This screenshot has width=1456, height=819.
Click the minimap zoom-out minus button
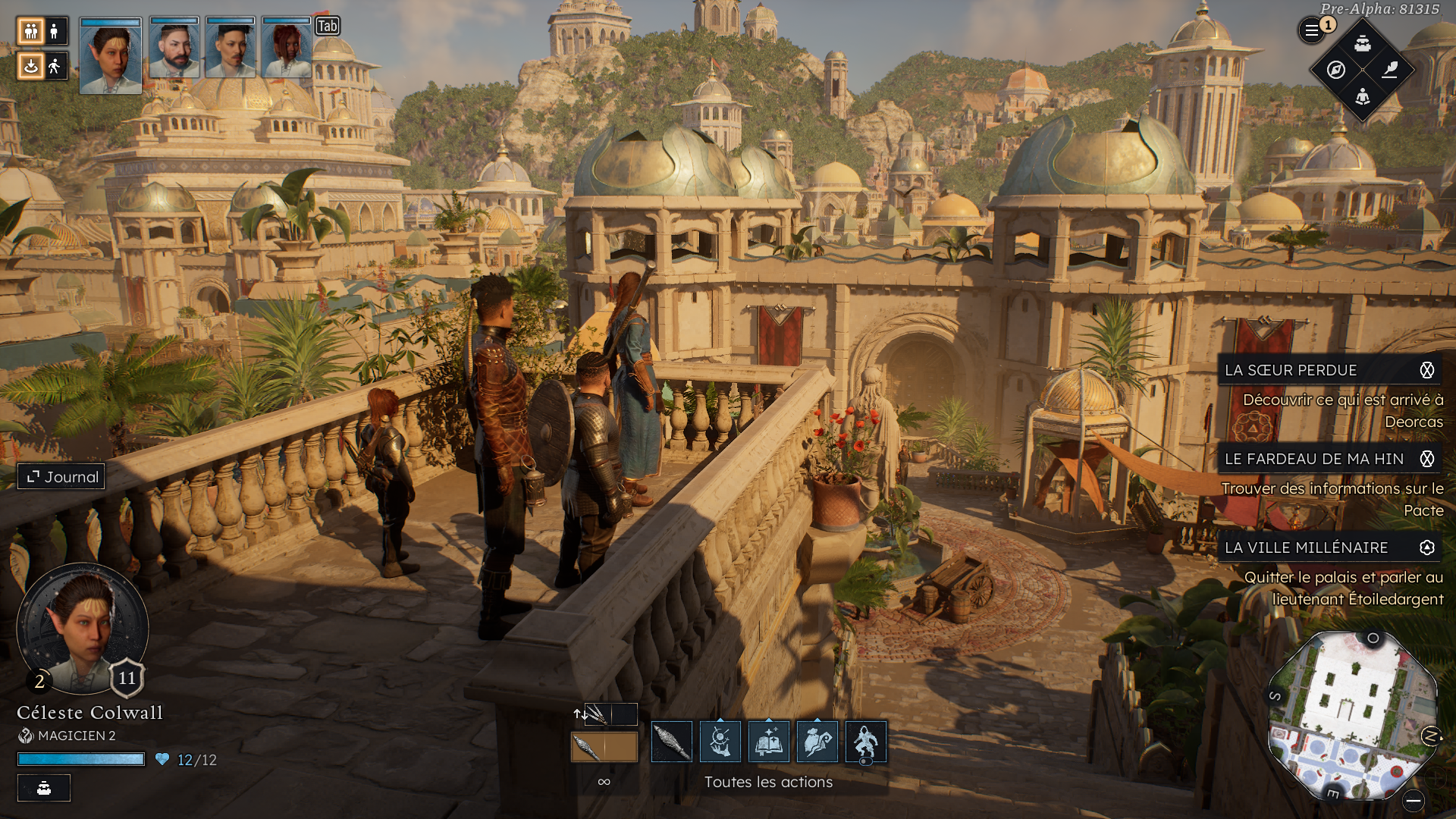coord(1413,801)
